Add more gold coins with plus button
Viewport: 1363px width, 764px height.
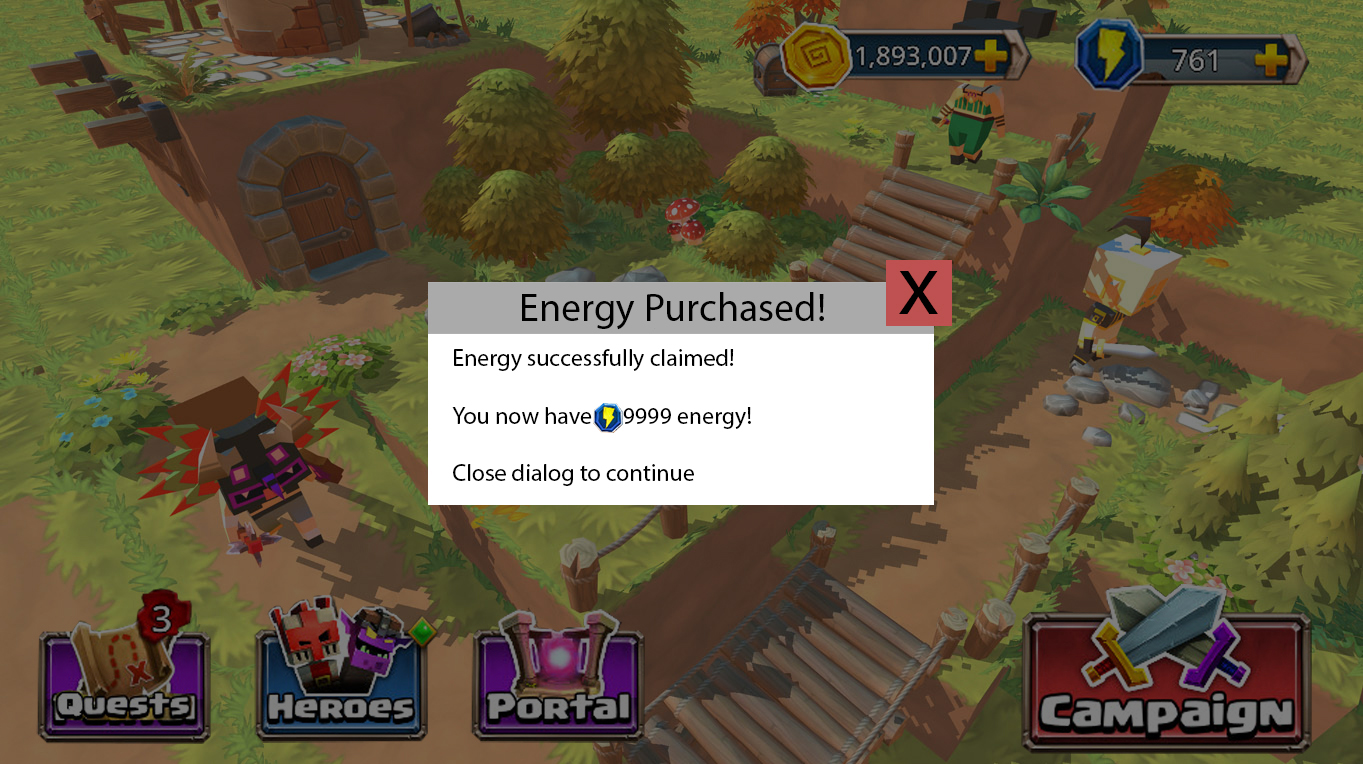[991, 57]
